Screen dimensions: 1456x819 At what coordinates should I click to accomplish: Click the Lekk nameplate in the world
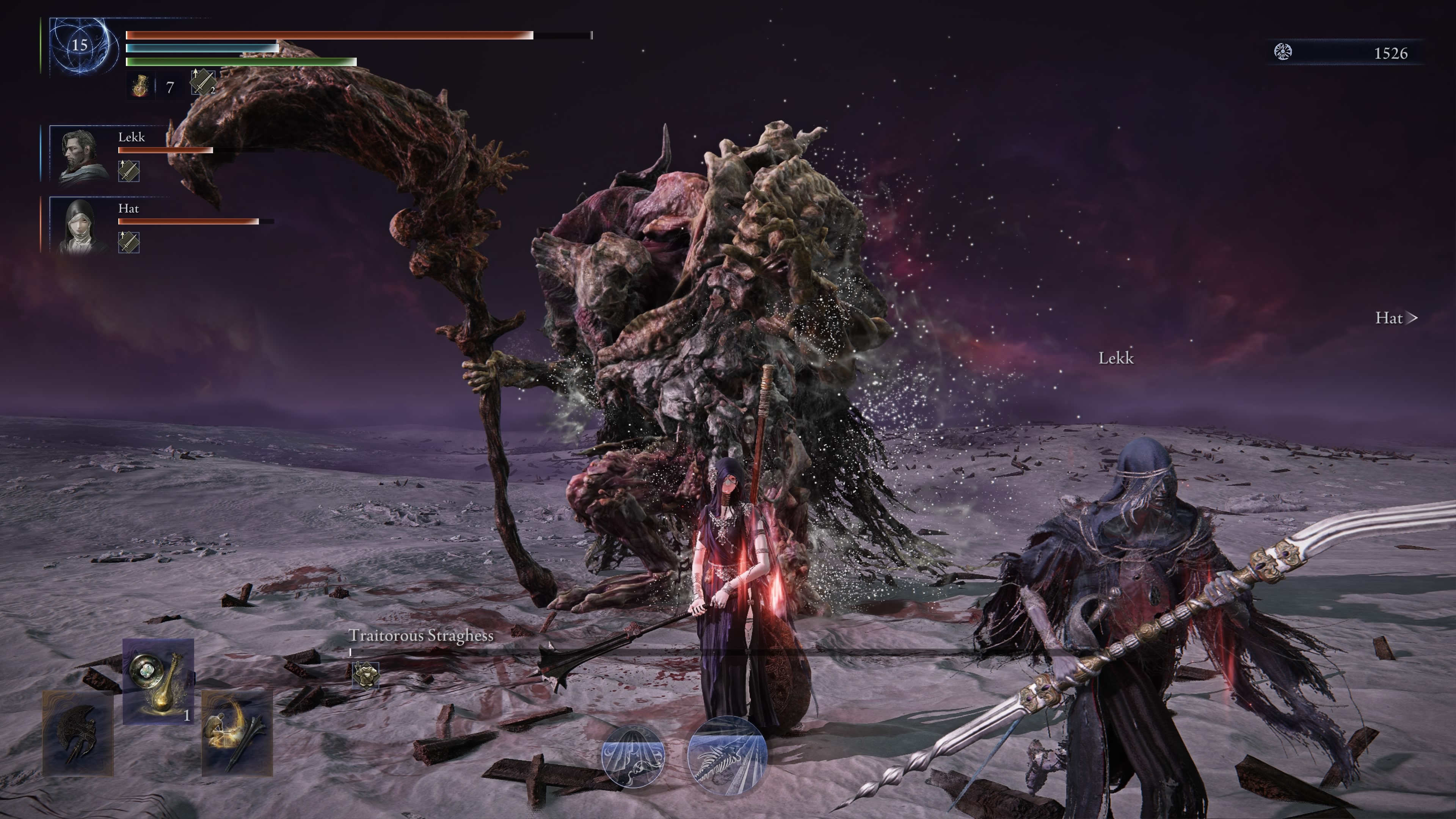1117,358
